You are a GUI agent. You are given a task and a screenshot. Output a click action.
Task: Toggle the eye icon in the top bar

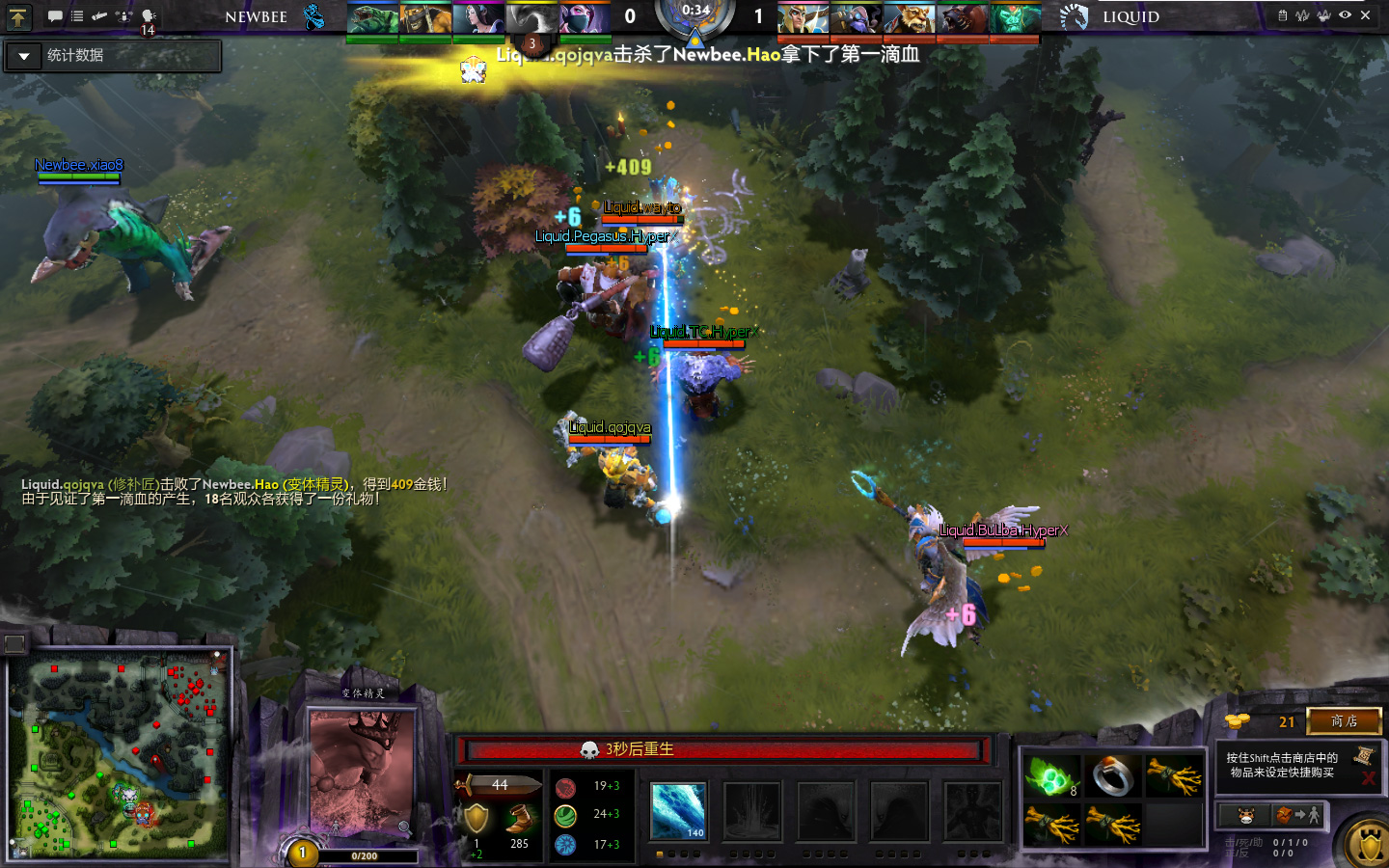coord(1345,15)
